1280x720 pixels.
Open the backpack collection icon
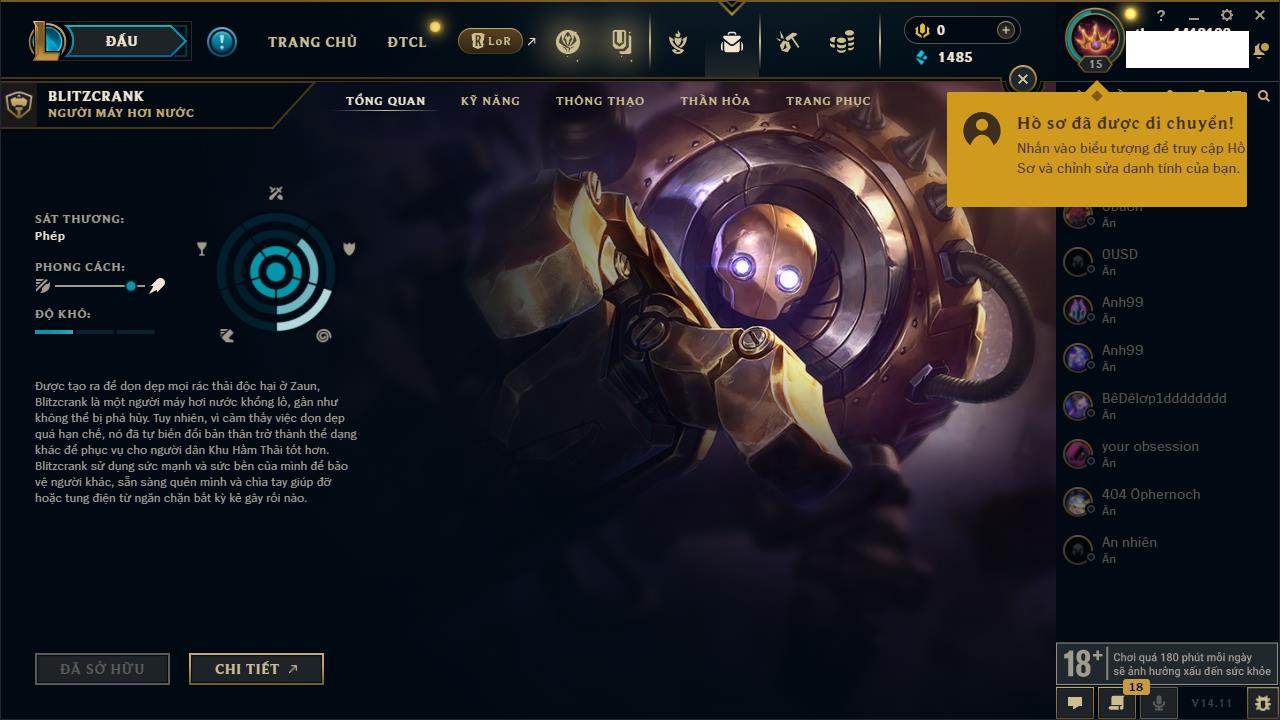[732, 42]
